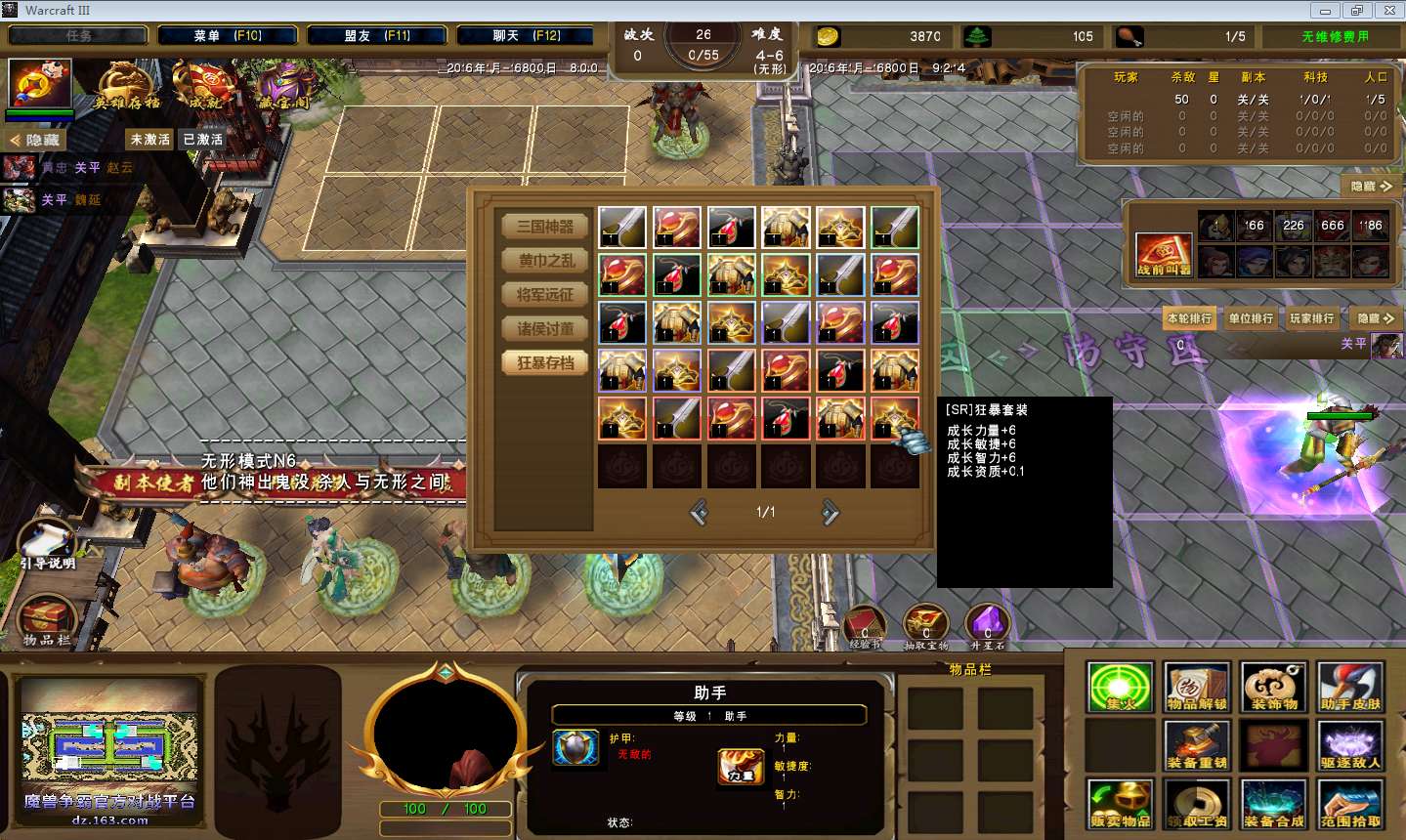Open the 盟友 (F11) allies panel
This screenshot has width=1406, height=840.
(x=376, y=36)
